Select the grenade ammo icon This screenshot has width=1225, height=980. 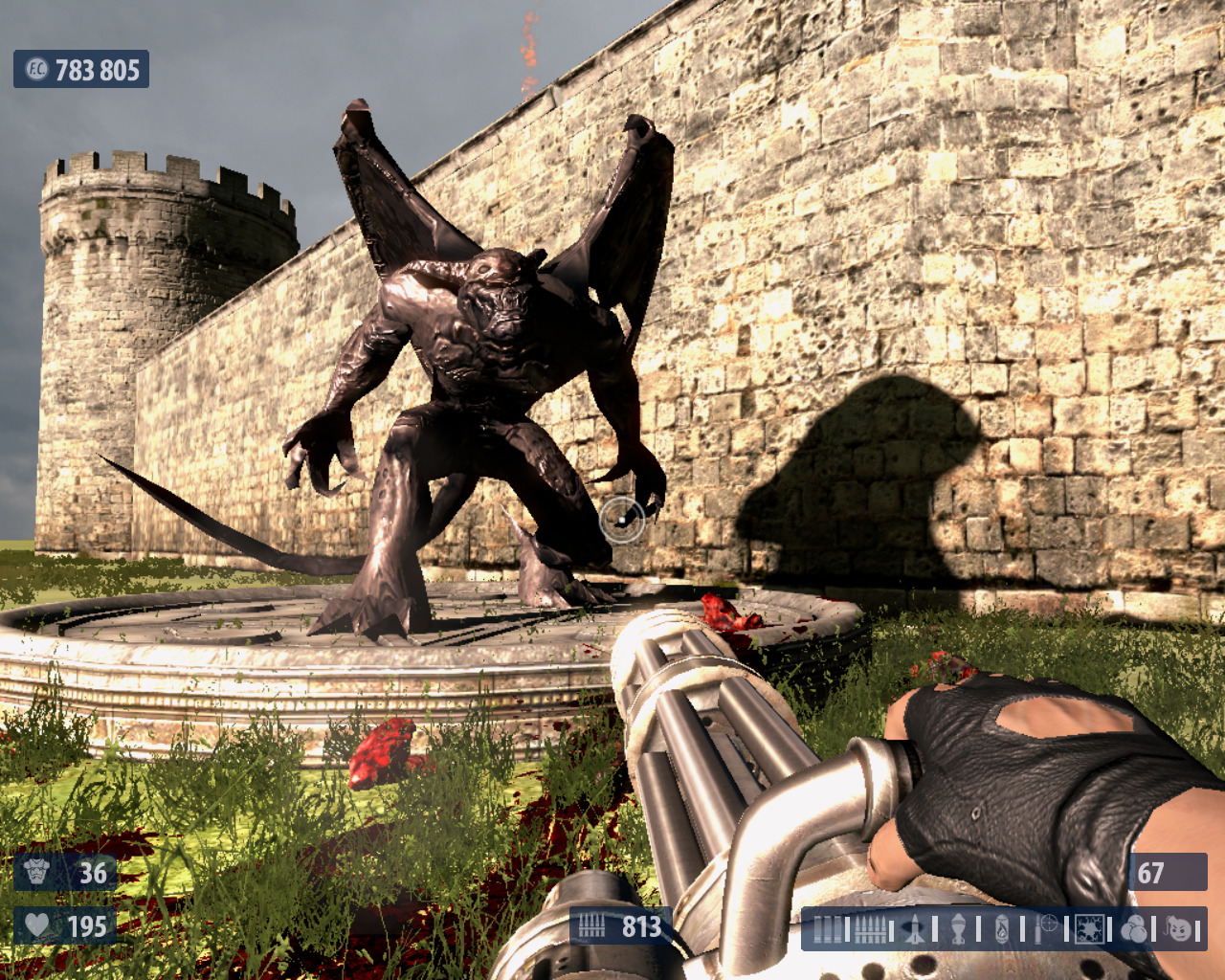[x=958, y=928]
